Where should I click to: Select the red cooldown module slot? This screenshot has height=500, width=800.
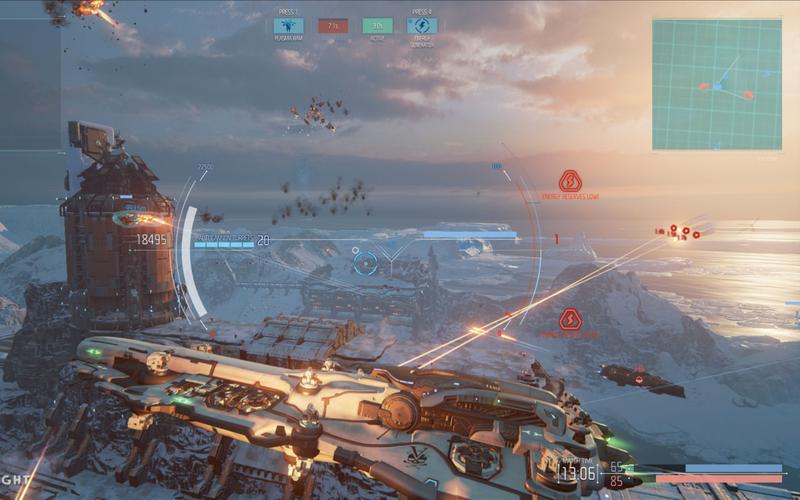pyautogui.click(x=333, y=26)
